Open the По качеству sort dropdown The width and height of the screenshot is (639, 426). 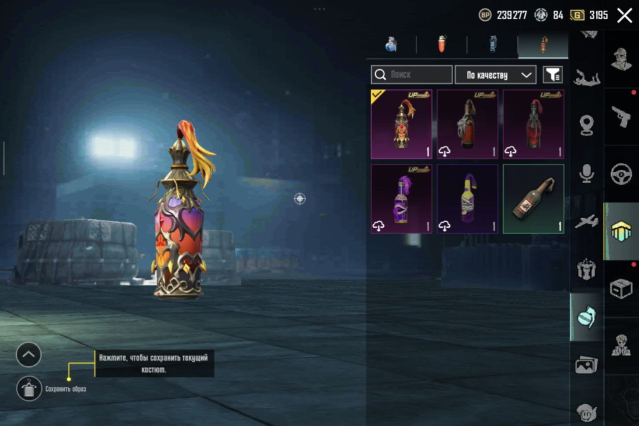point(496,74)
